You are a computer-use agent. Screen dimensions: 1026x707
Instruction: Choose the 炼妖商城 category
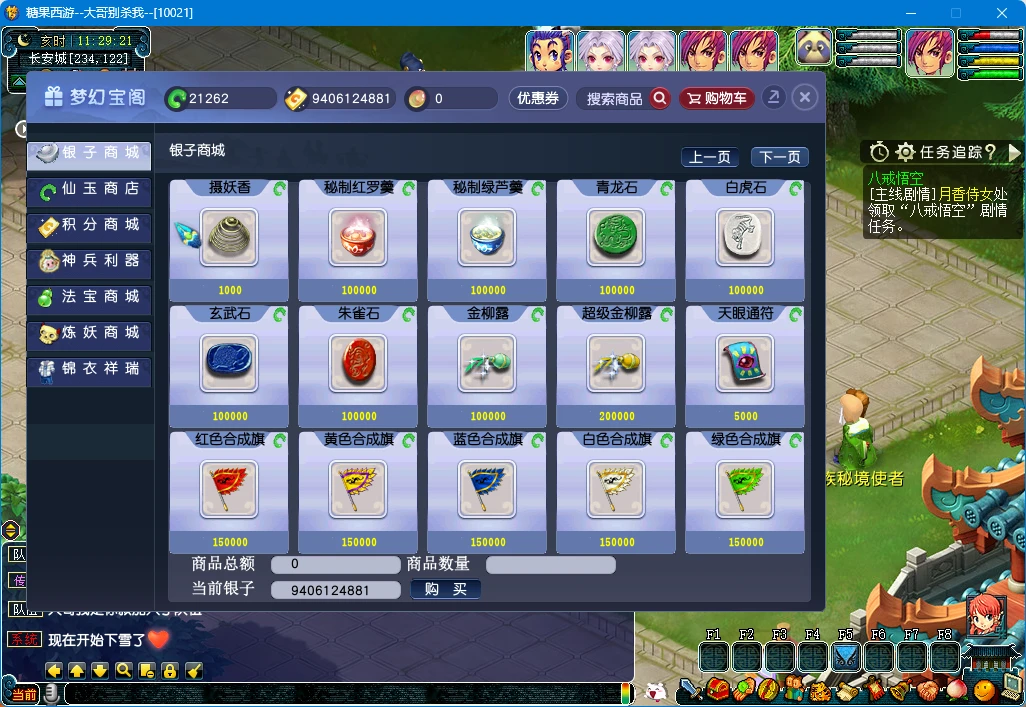[x=90, y=333]
